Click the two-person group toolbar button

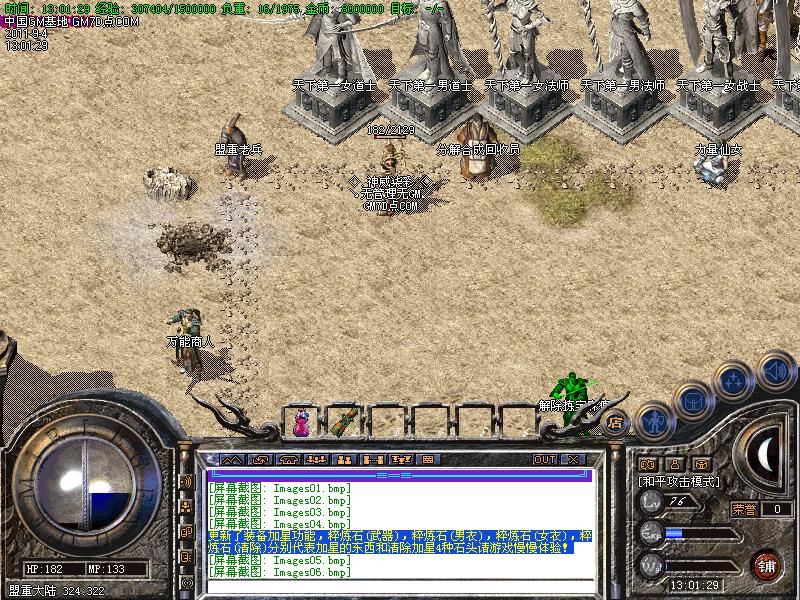[x=344, y=460]
